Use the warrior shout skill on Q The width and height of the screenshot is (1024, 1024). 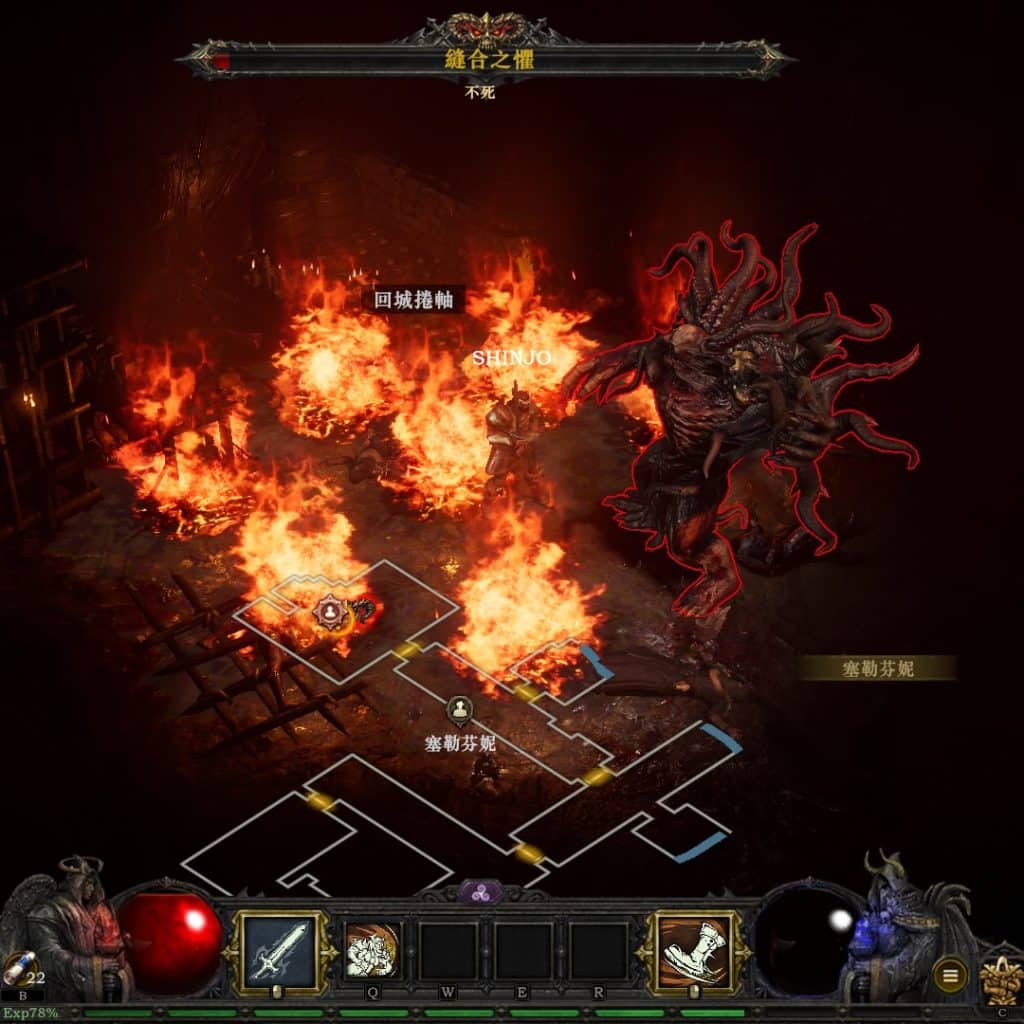tap(372, 950)
